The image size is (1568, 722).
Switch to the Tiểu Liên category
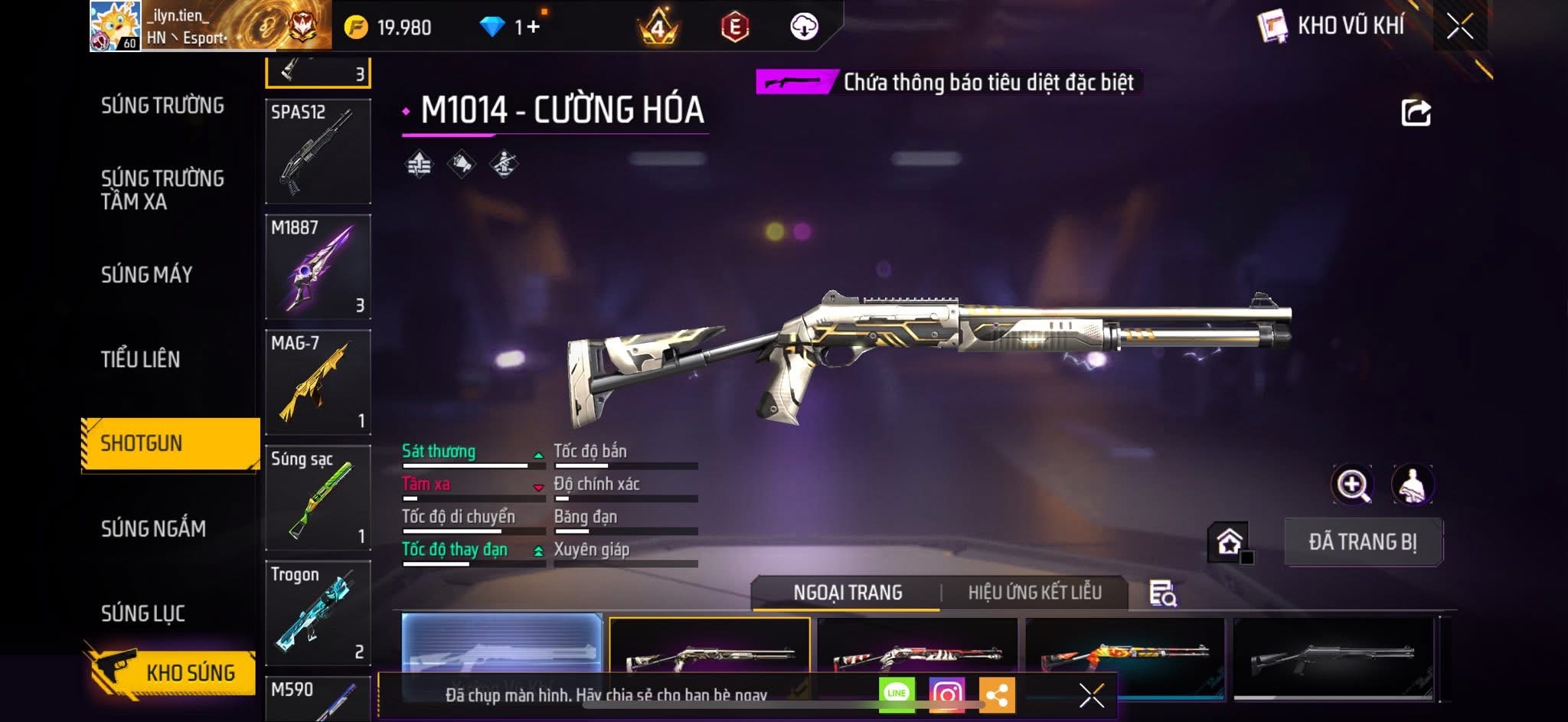click(141, 359)
